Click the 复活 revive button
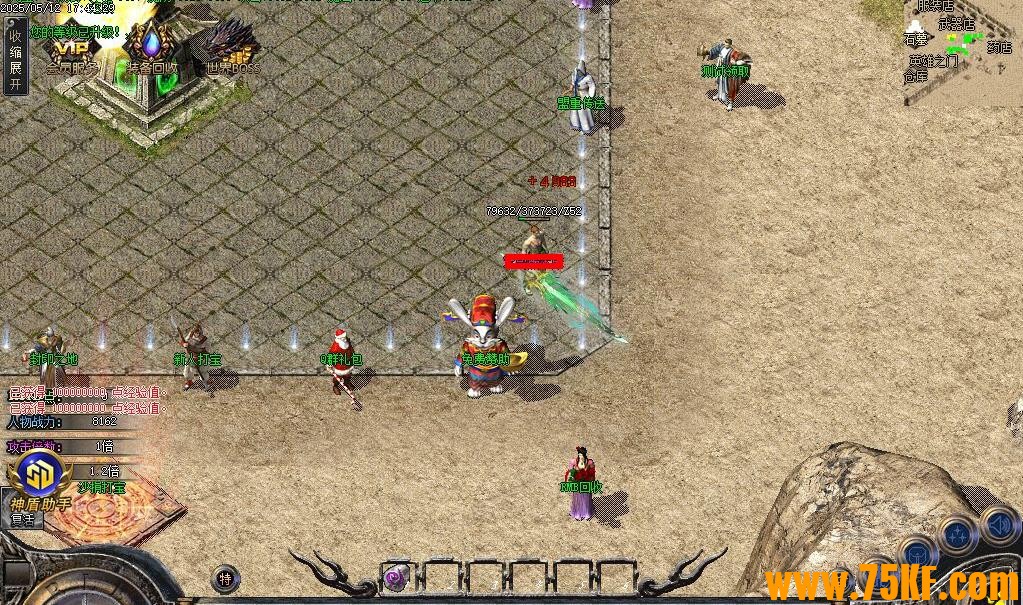This screenshot has width=1023, height=605. 22,519
